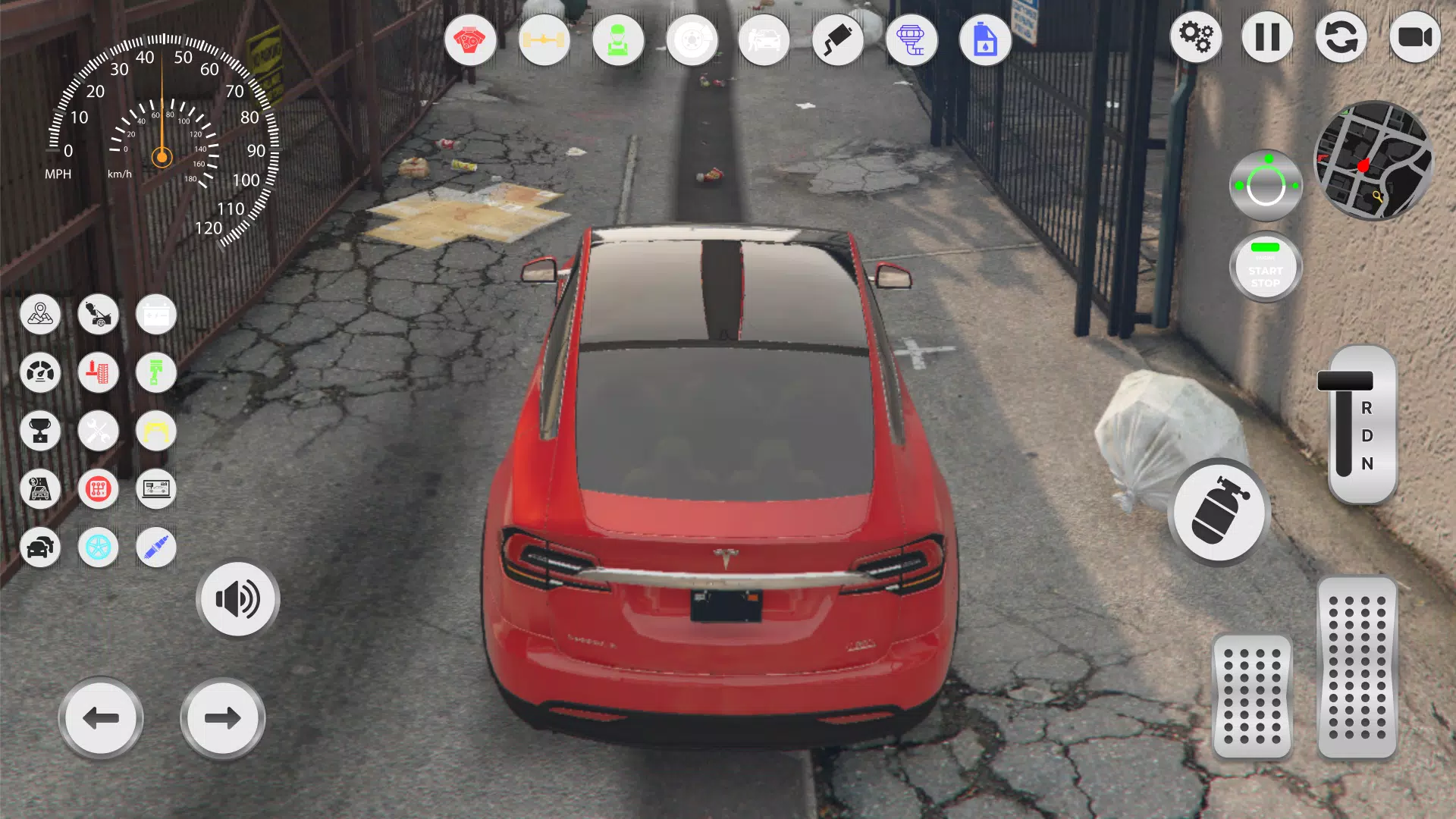The height and width of the screenshot is (819, 1456).
Task: Select the yellow car lift icon
Action: tap(155, 431)
